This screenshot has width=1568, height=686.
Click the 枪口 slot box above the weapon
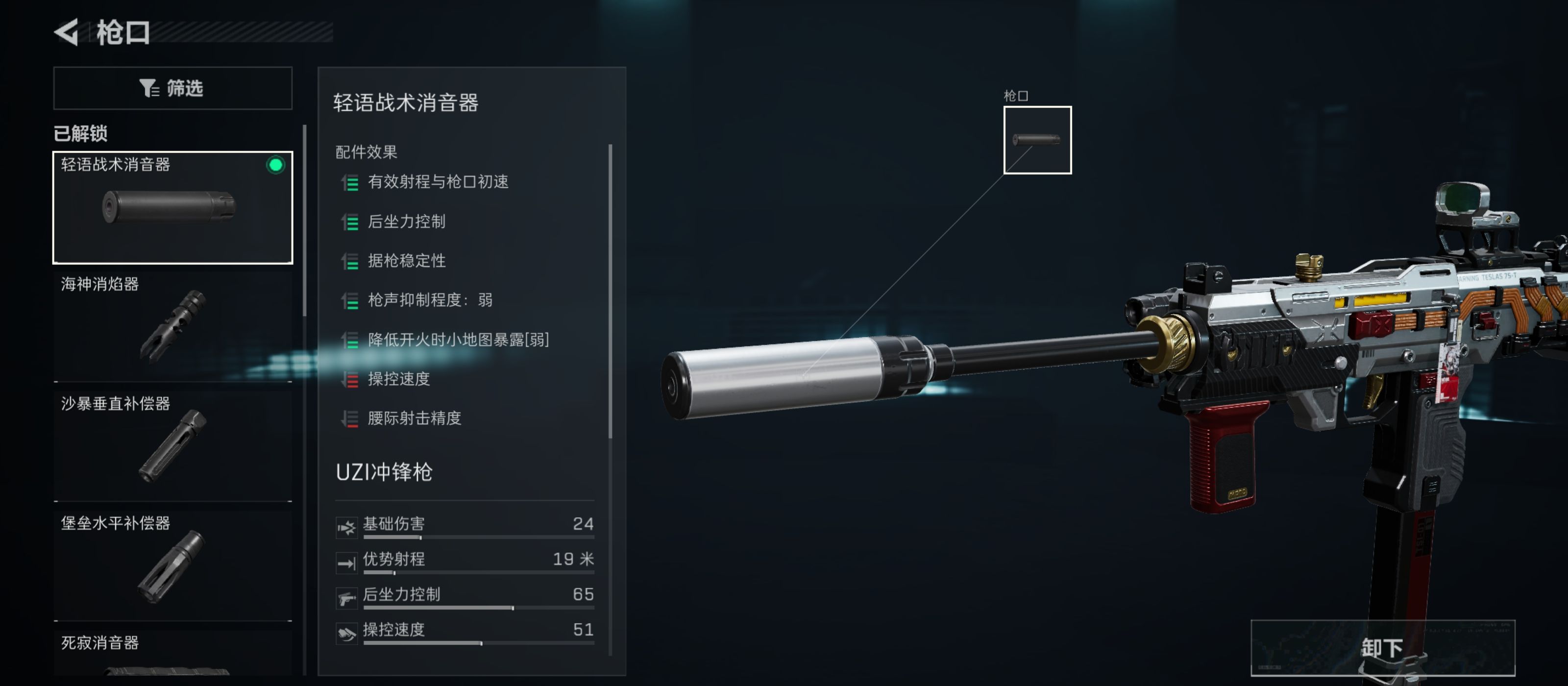[1037, 140]
